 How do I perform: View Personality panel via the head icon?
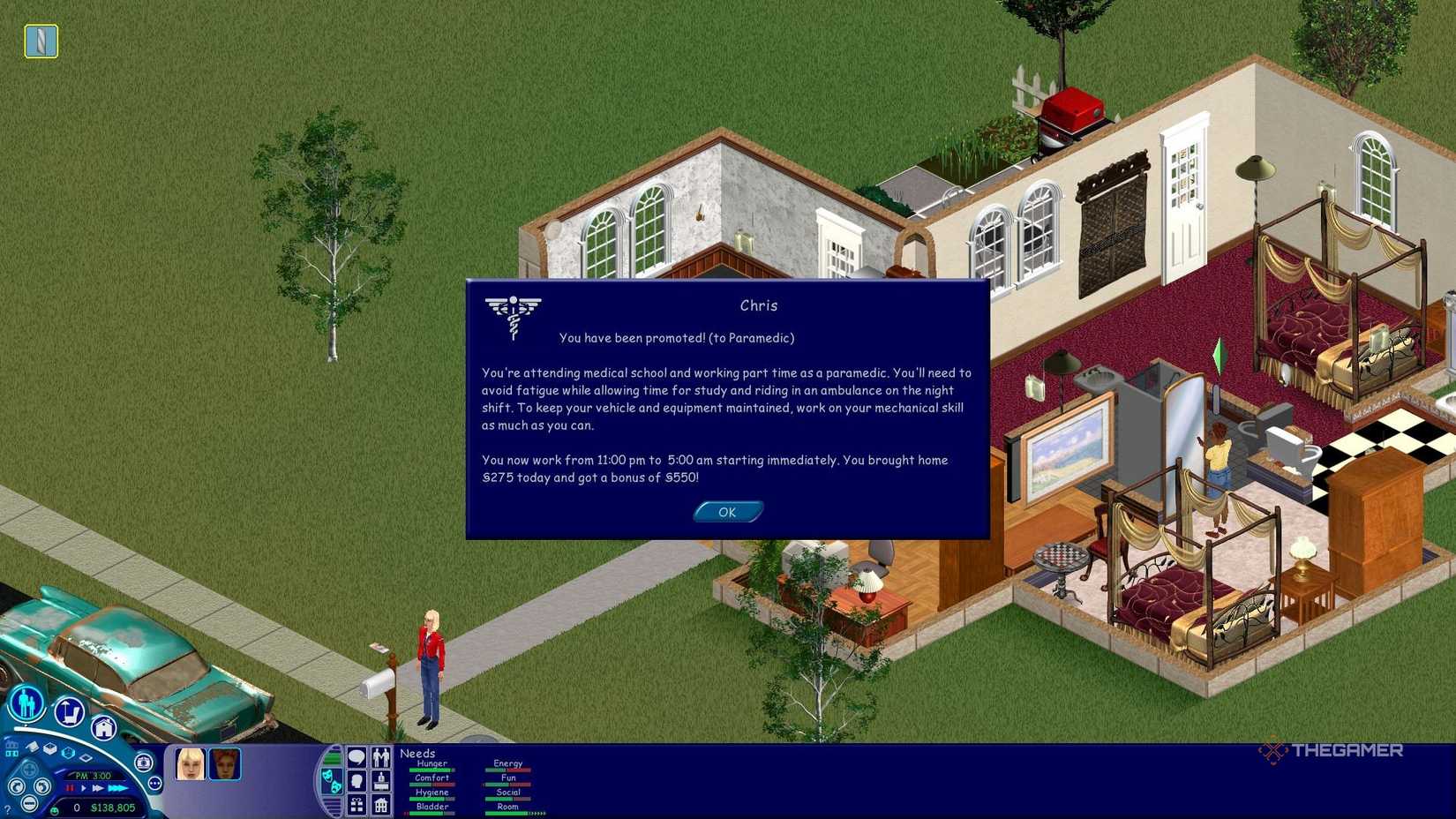pyautogui.click(x=356, y=783)
